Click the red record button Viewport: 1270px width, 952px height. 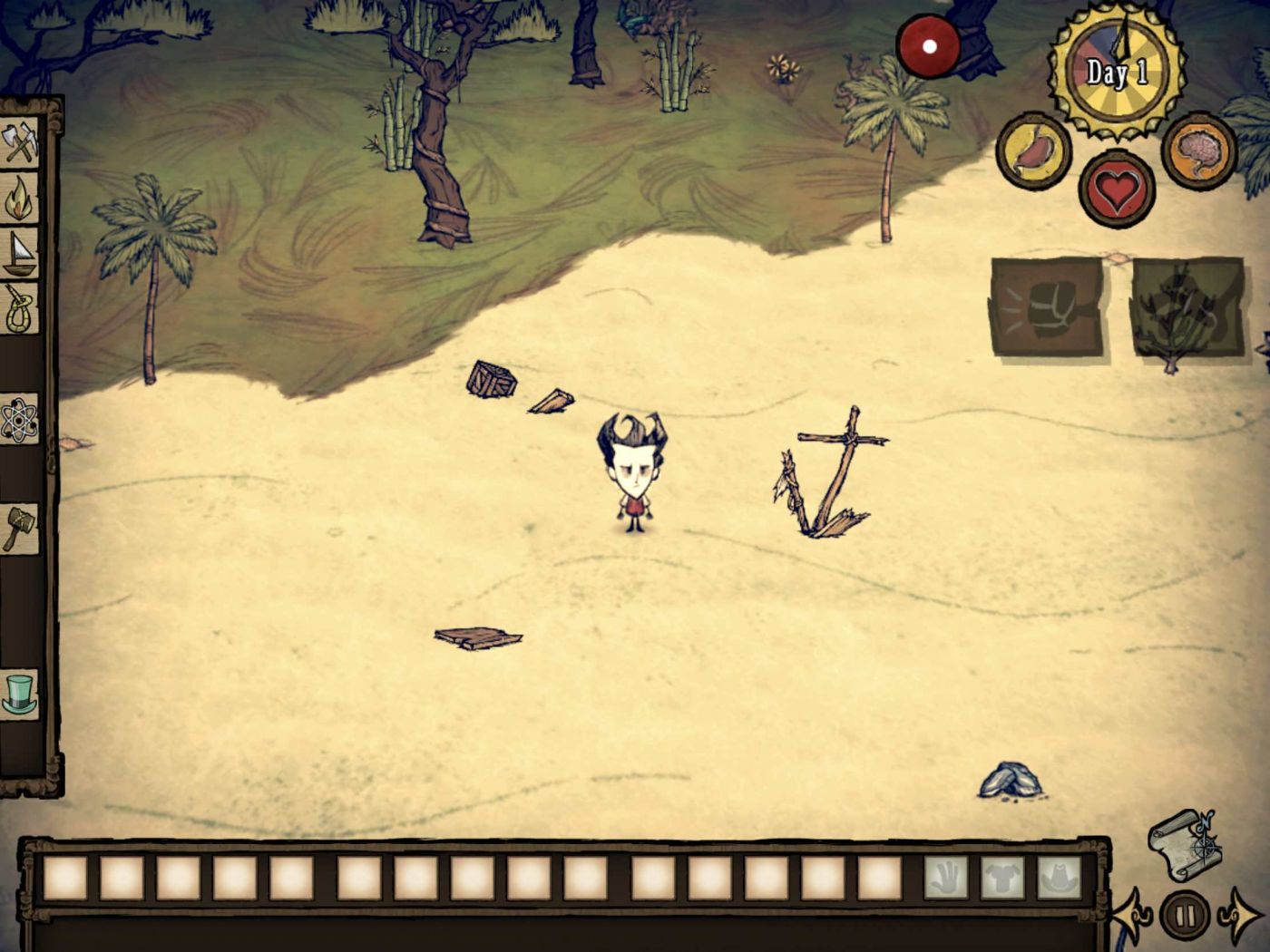click(x=929, y=44)
